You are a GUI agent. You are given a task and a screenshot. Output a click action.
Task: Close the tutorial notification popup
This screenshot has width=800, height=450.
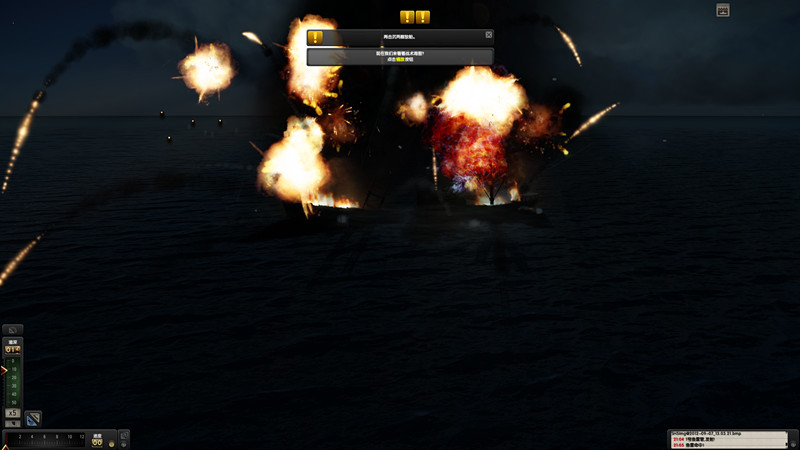point(489,34)
